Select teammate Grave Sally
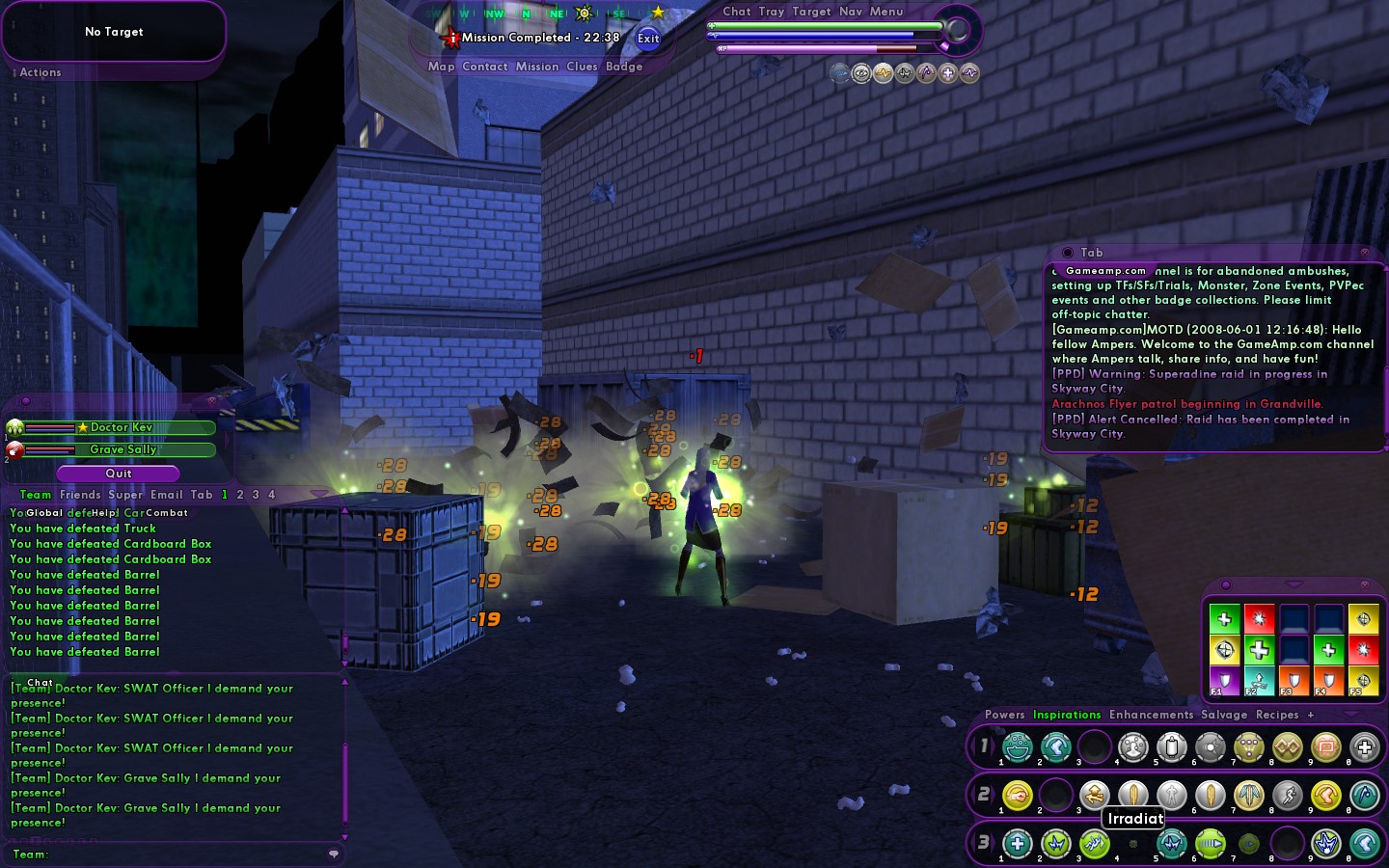Viewport: 1389px width, 868px height. point(123,449)
